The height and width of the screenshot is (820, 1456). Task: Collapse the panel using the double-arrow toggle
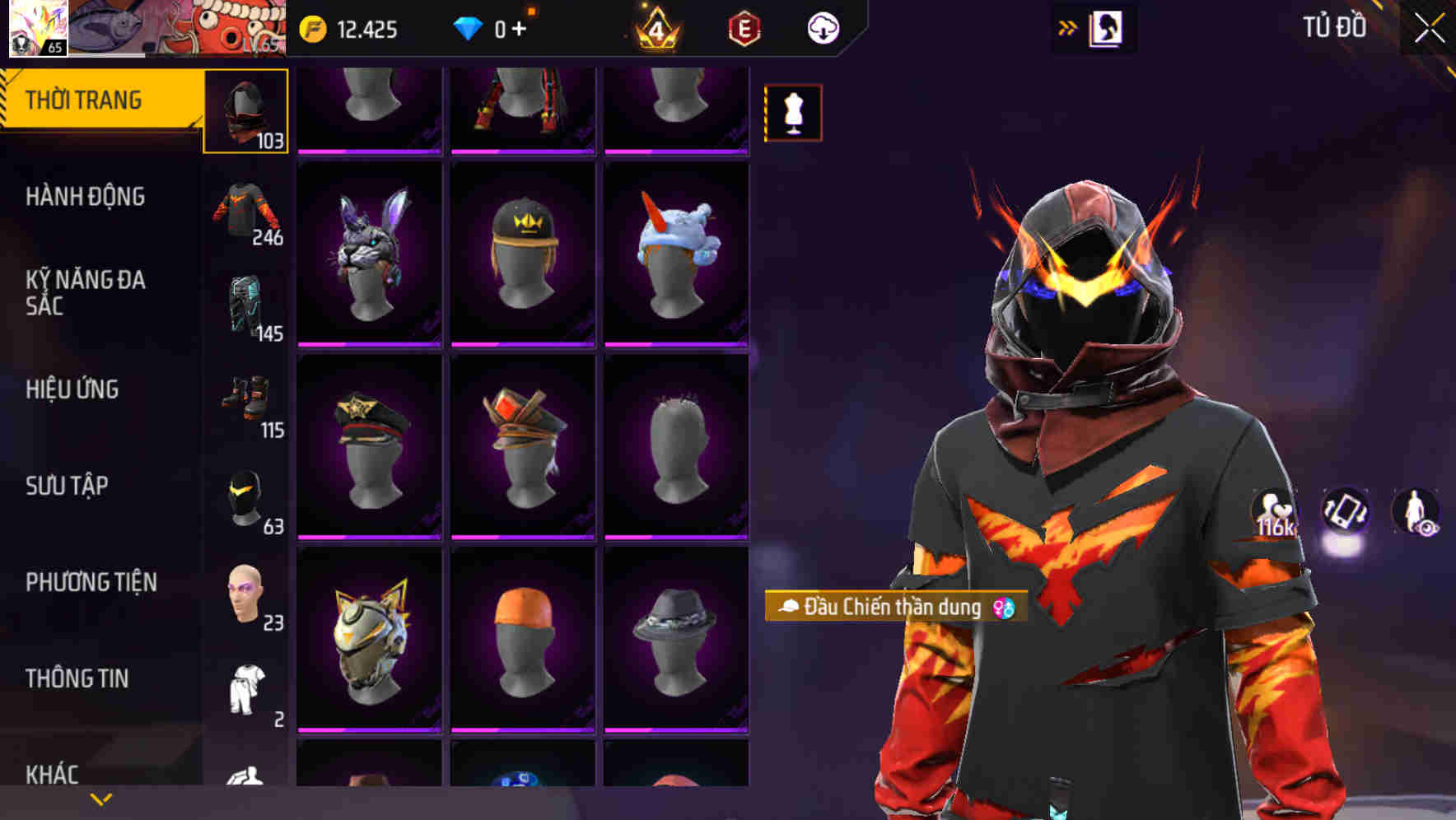1068,27
